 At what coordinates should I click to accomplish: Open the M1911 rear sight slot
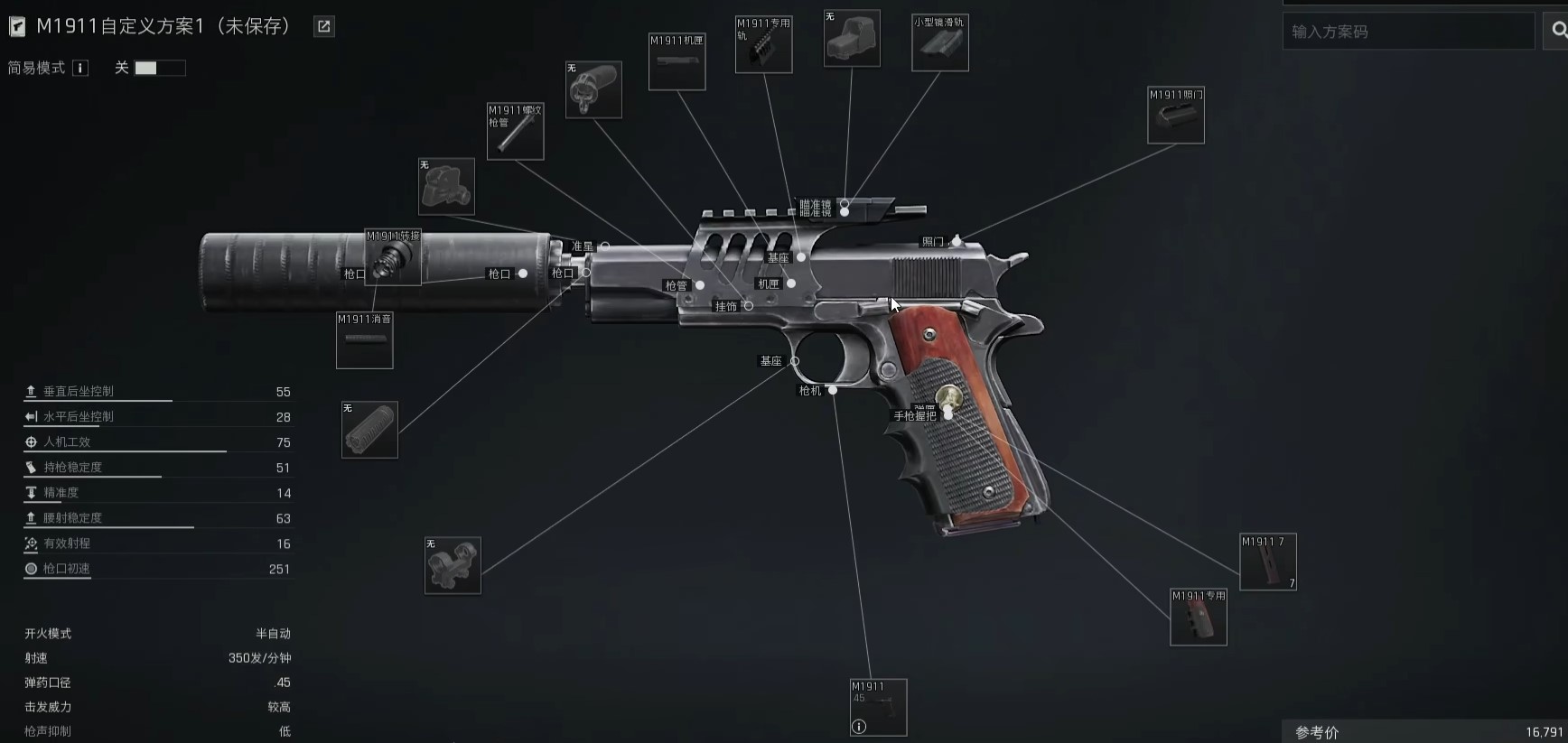(x=1175, y=116)
